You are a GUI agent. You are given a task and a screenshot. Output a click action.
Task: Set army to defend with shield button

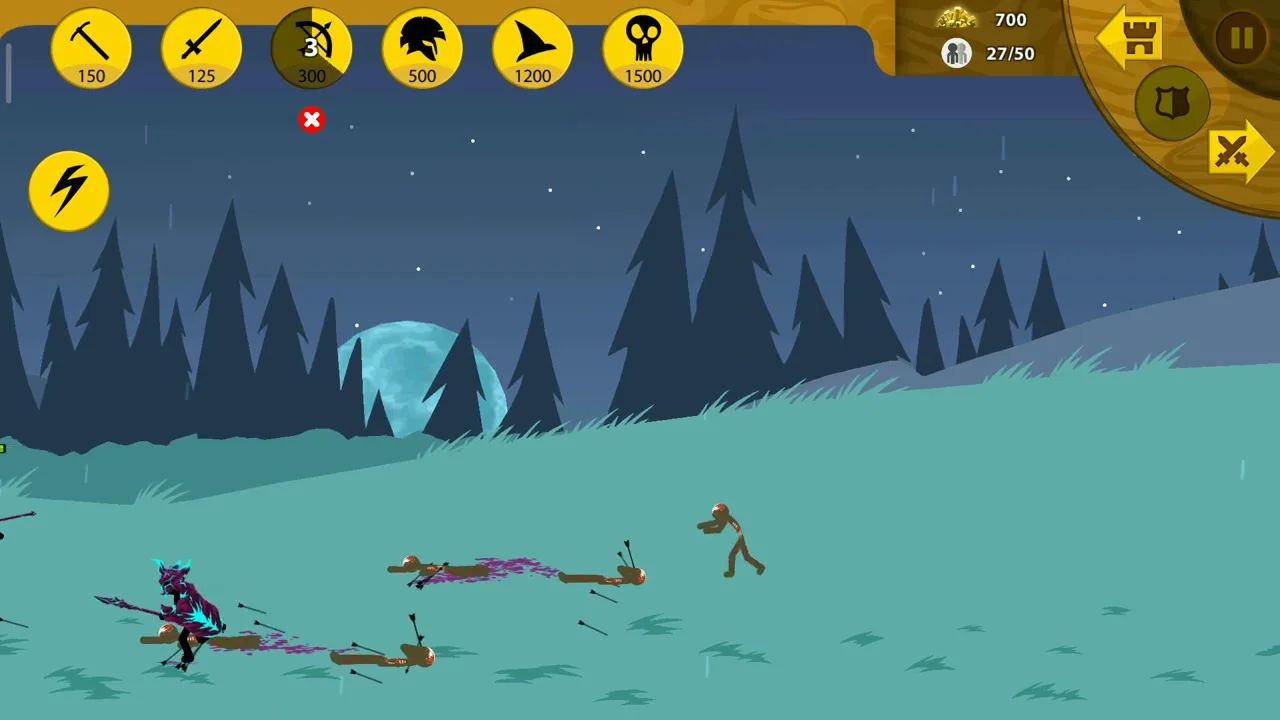tap(1172, 104)
